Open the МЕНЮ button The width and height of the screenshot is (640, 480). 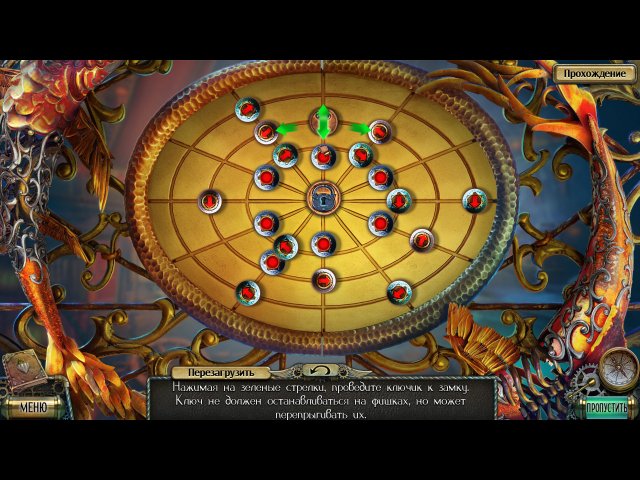[33, 407]
